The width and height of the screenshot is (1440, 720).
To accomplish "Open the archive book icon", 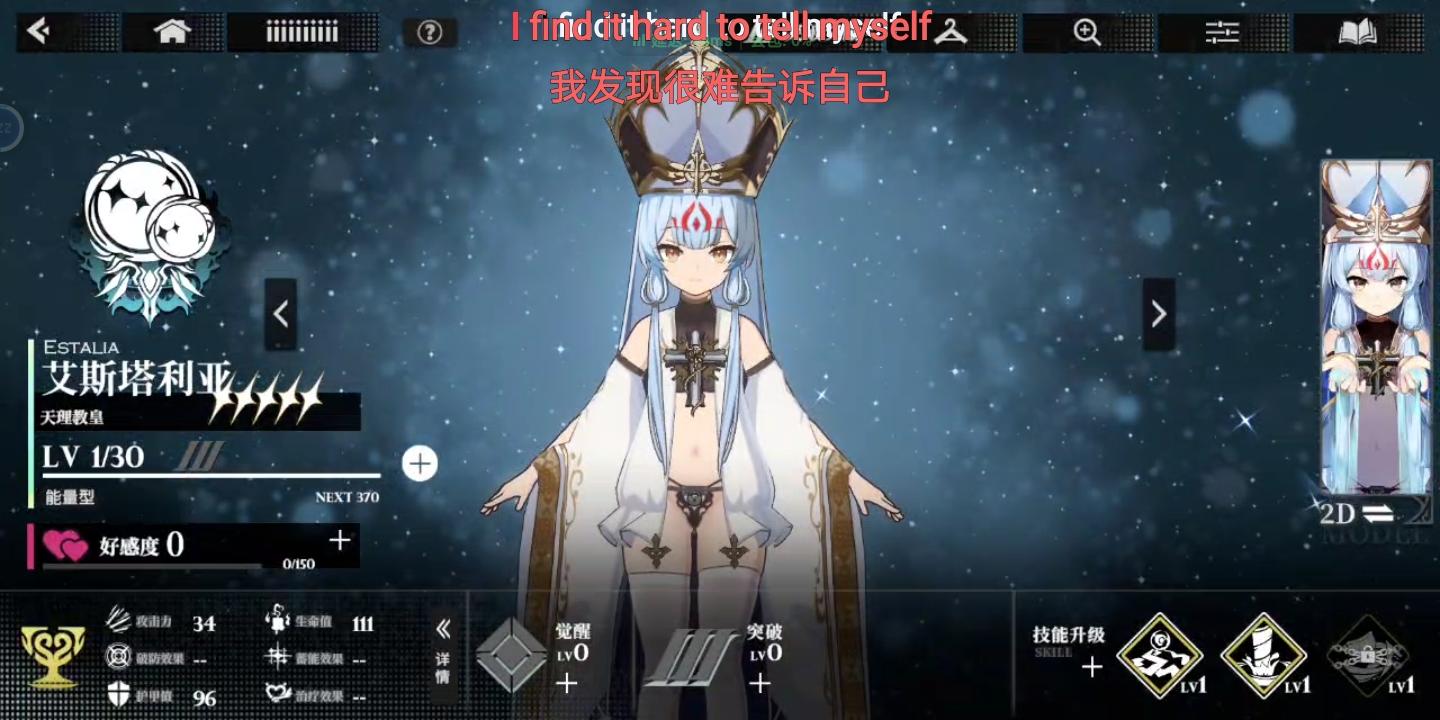I will coord(1357,30).
